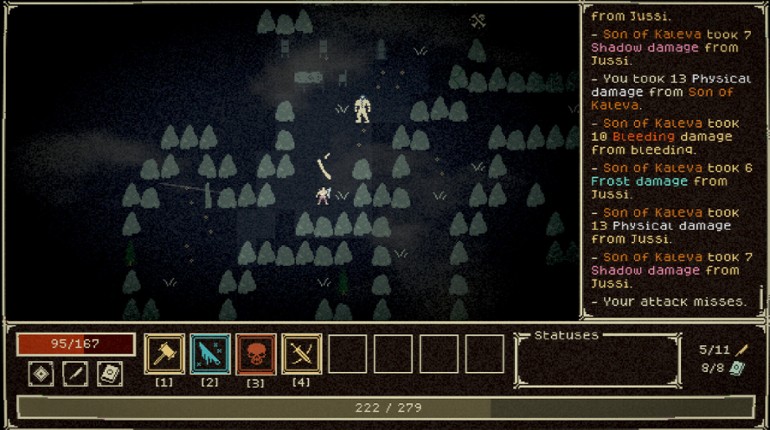The image size is (770, 430).
Task: Click the combat log message panel
Action: (670, 160)
